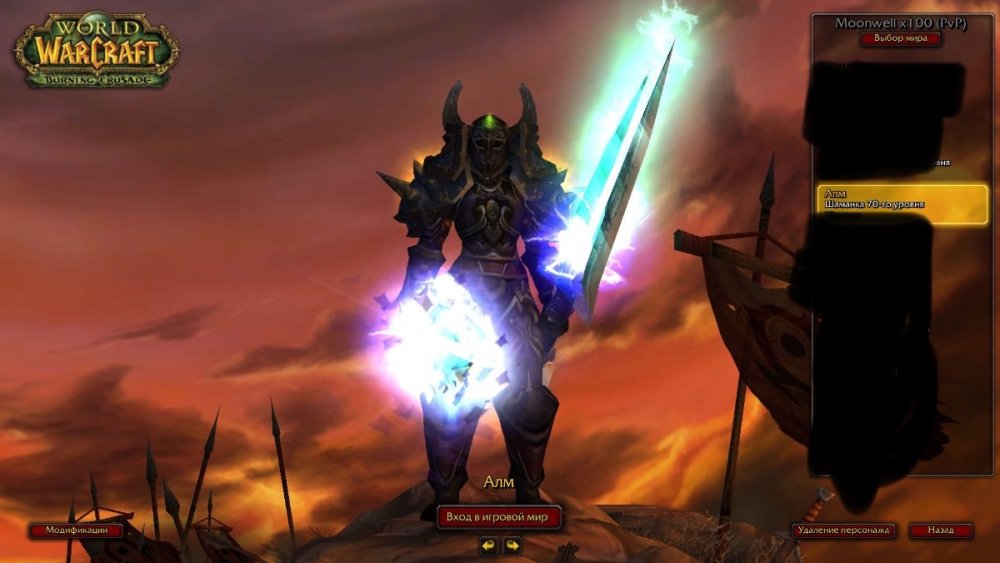
Task: Rotate the character with the left arrow
Action: (x=488, y=545)
